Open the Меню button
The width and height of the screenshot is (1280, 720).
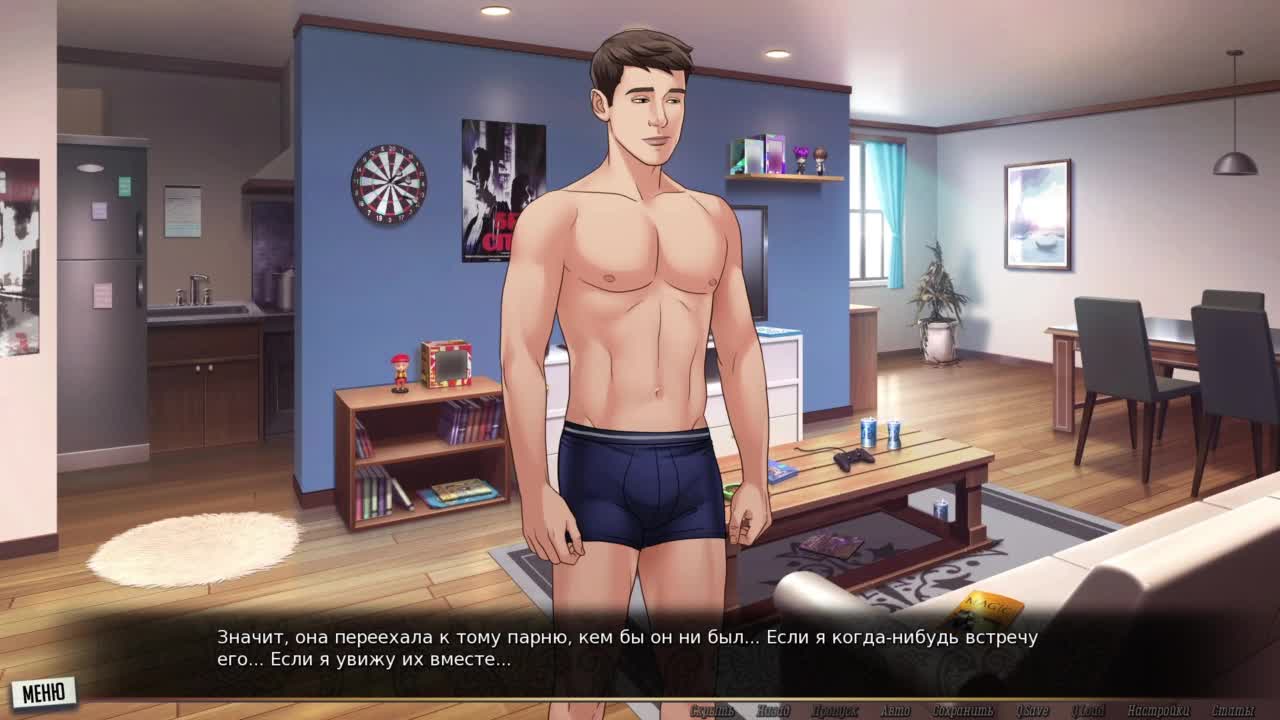pyautogui.click(x=44, y=692)
